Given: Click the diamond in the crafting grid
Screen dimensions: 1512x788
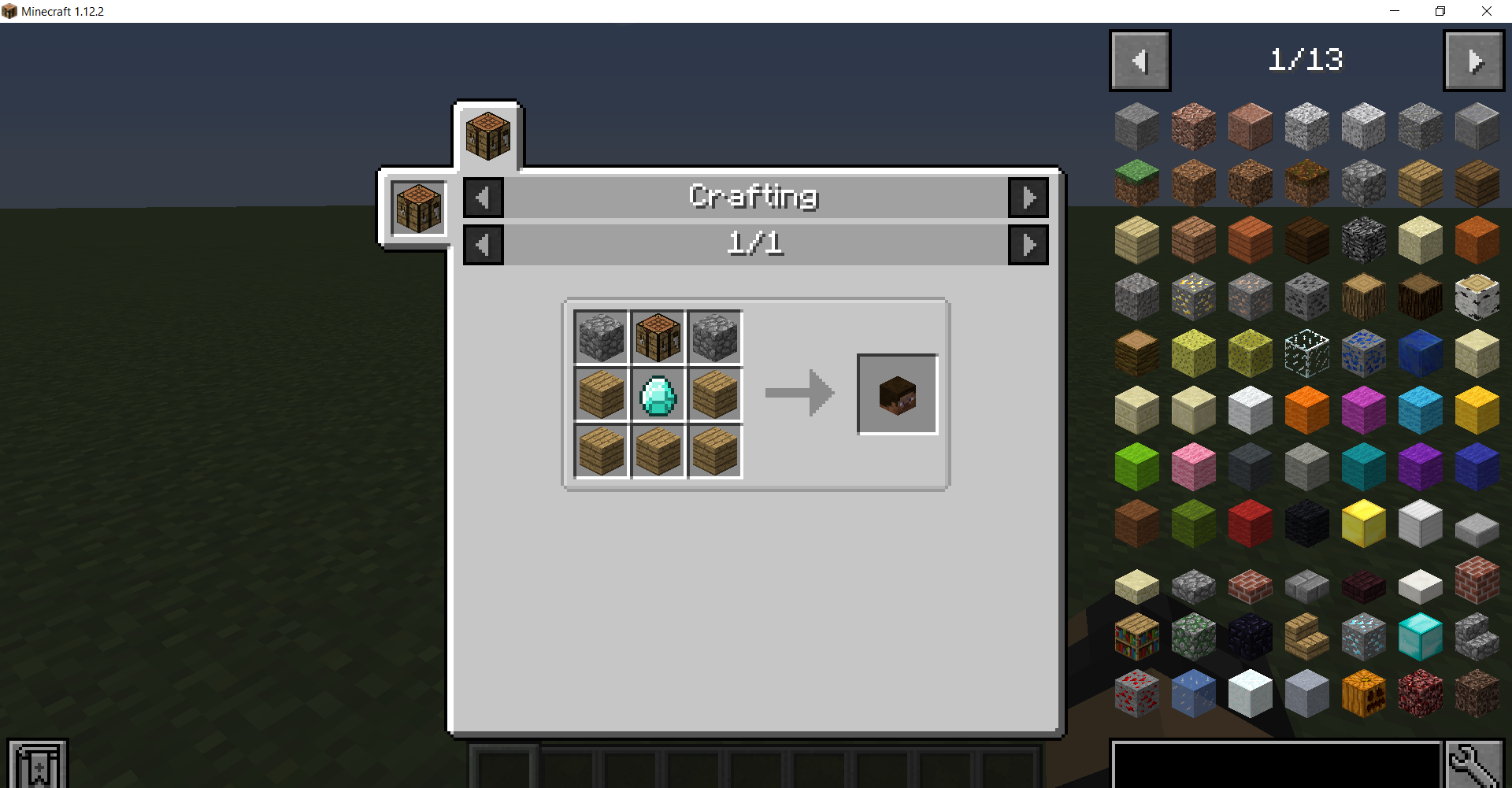Looking at the screenshot, I should pyautogui.click(x=658, y=394).
